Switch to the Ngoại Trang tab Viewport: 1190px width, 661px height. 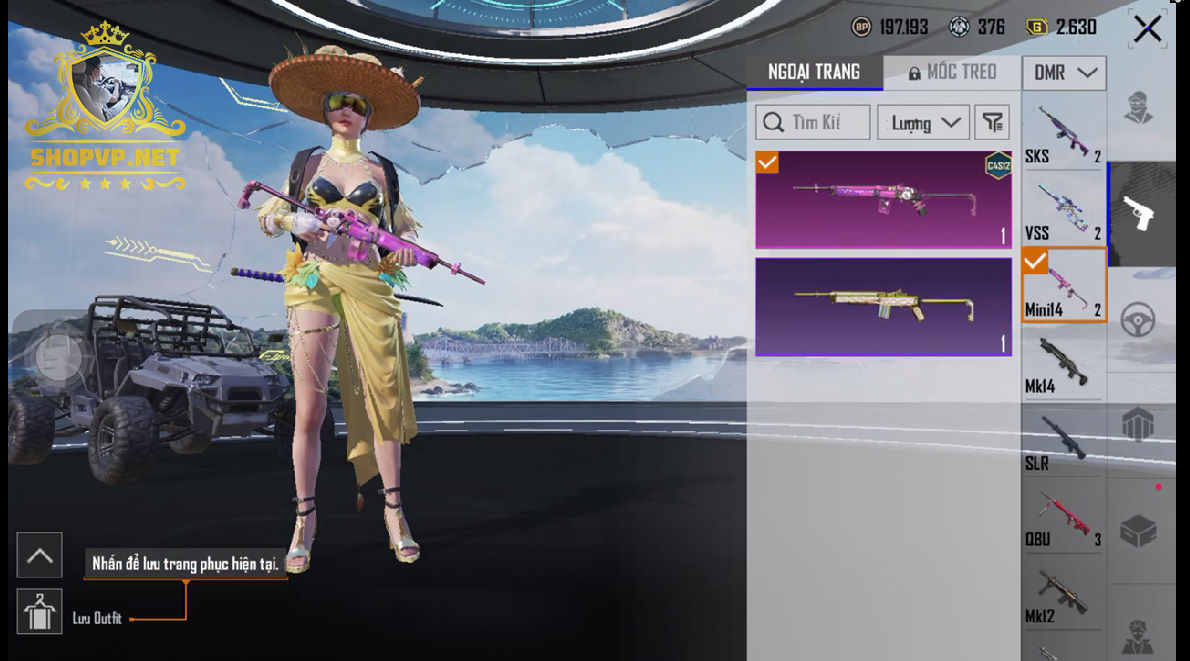(814, 72)
